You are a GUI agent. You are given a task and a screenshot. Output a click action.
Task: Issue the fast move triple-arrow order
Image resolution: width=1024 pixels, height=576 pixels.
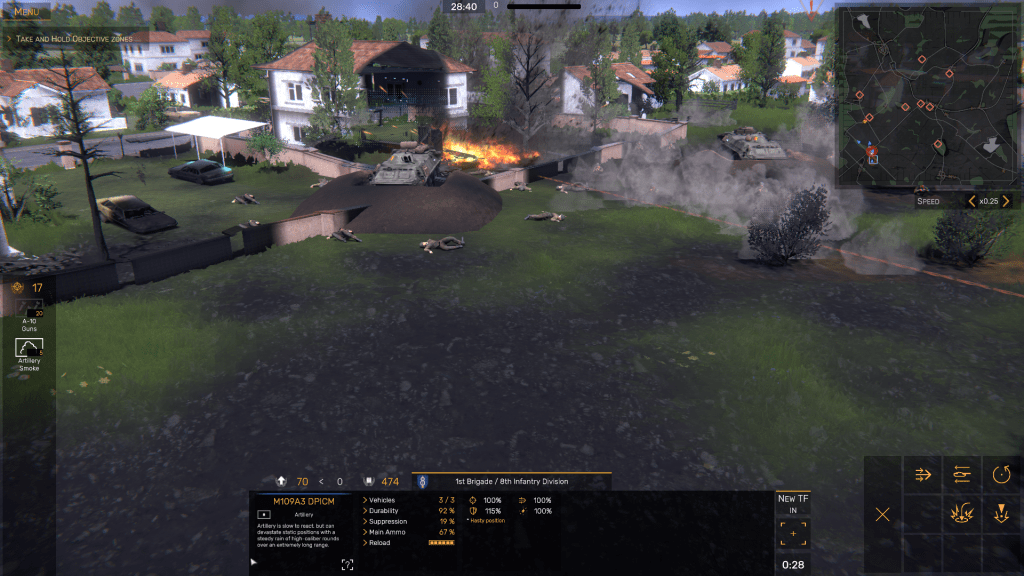pos(923,475)
